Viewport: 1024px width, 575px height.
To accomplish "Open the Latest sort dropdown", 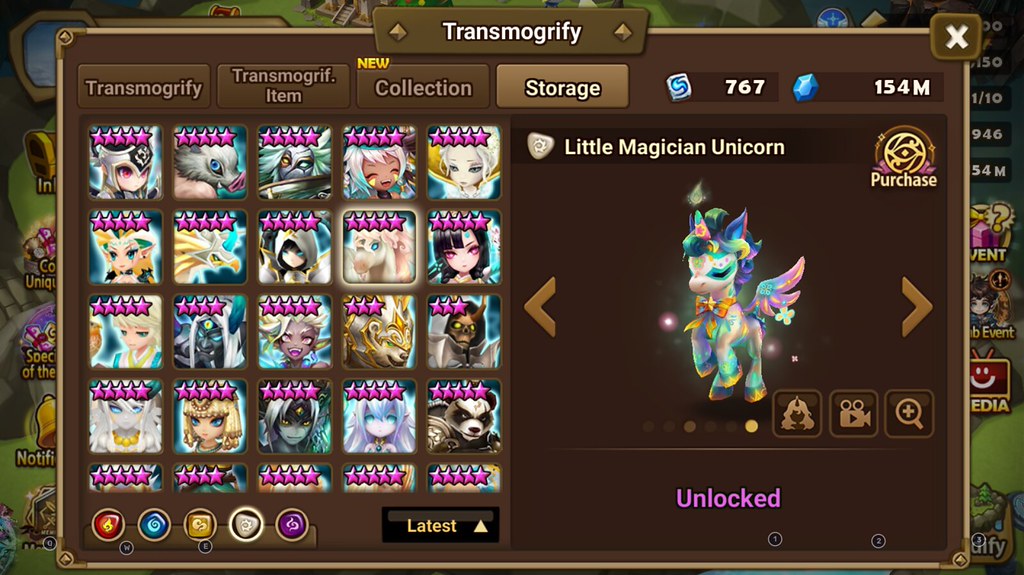I will (440, 525).
